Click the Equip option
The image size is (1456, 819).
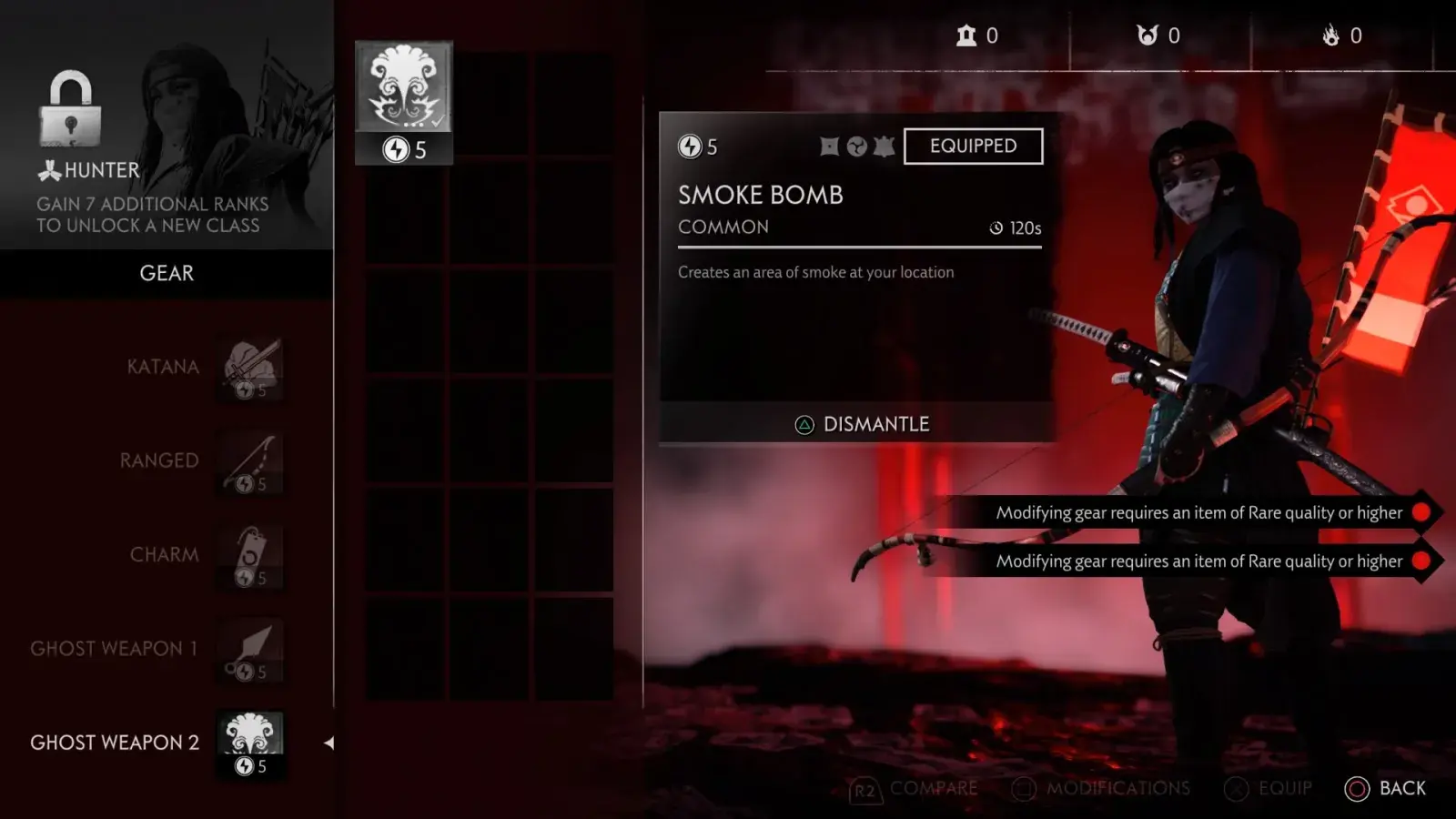[1269, 789]
